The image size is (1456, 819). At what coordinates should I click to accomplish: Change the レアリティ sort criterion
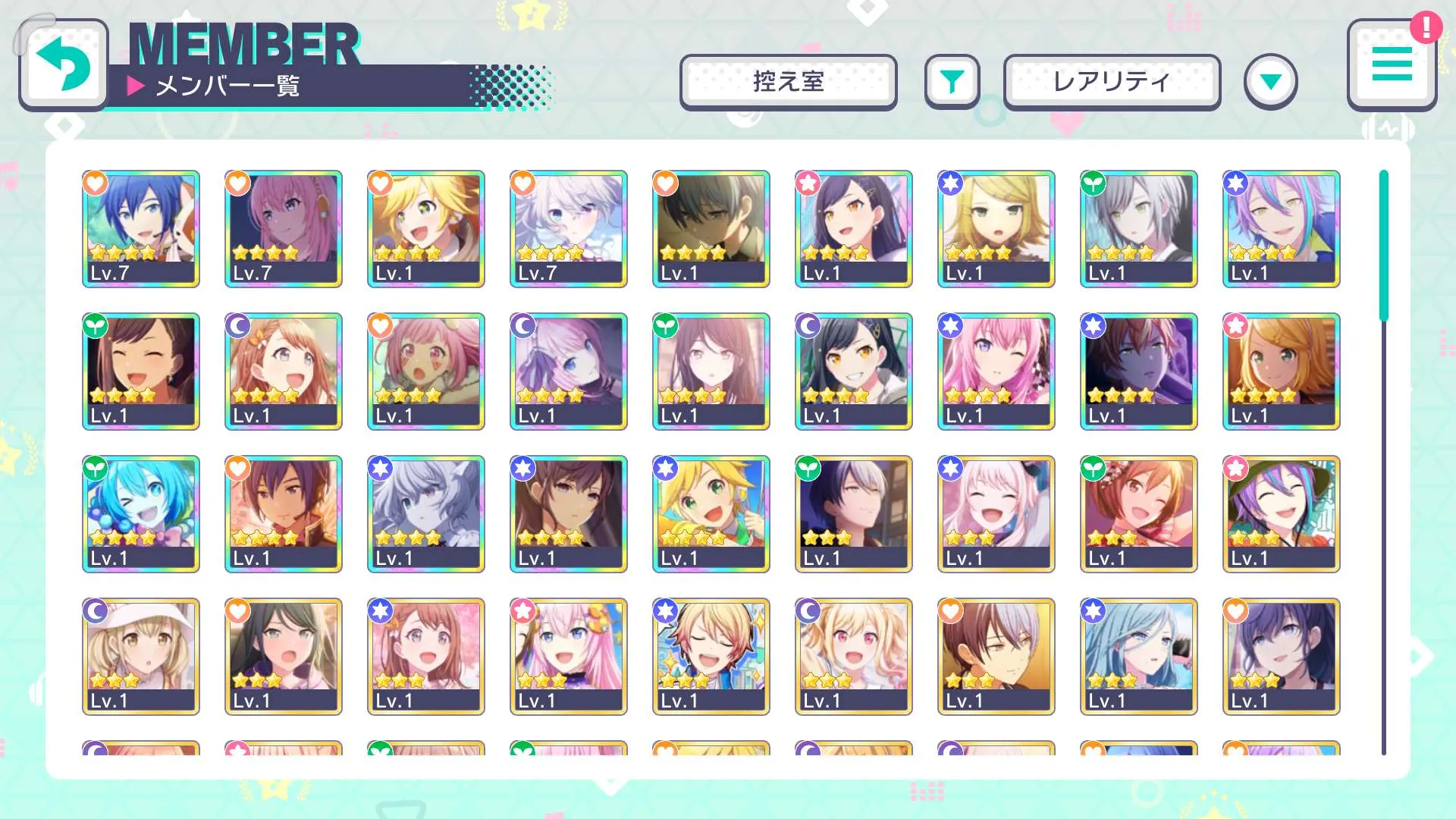1112,82
